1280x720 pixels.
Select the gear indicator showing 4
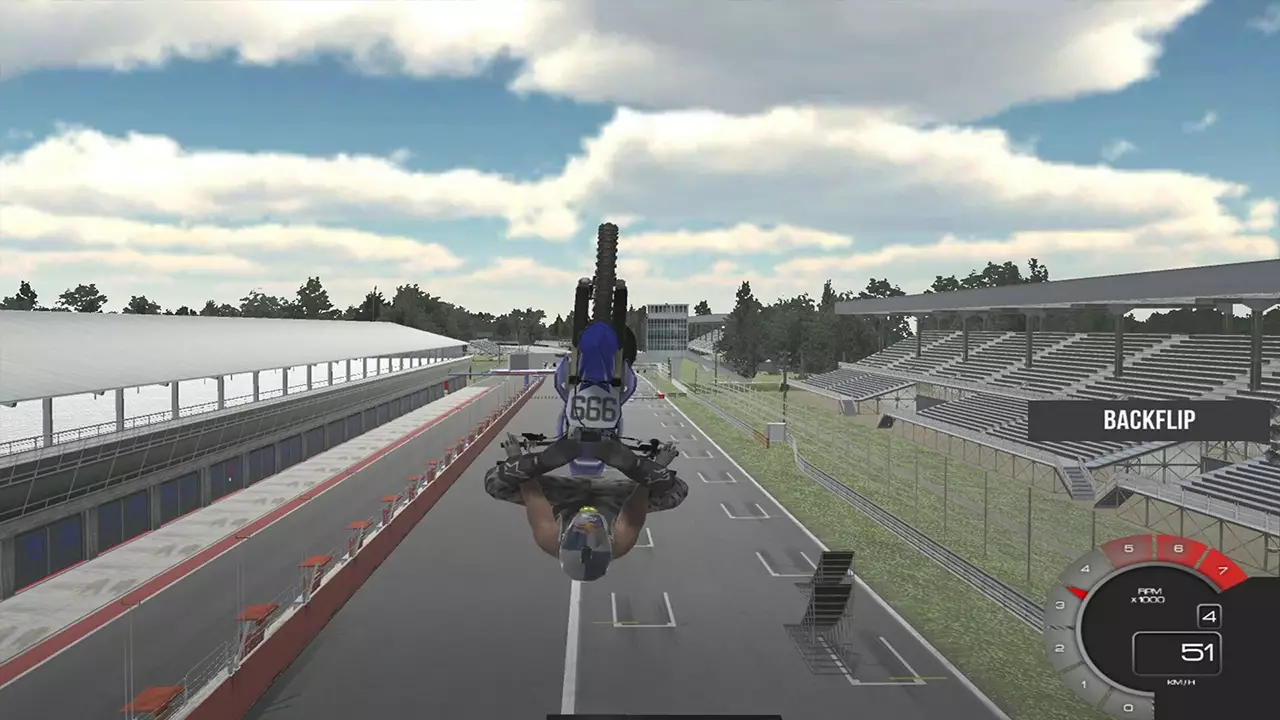pos(1210,616)
